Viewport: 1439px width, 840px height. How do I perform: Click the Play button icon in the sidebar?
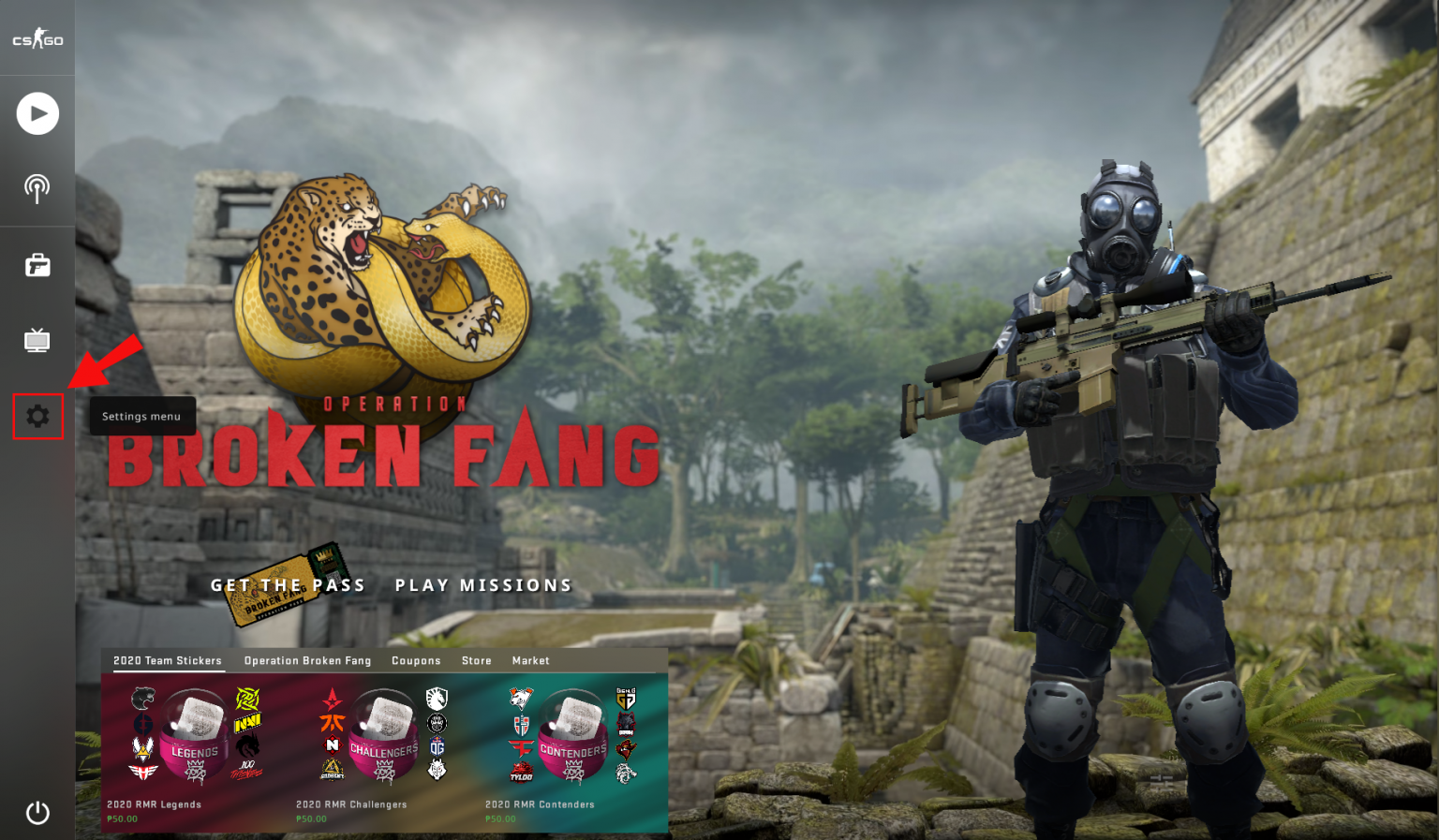pyautogui.click(x=37, y=112)
